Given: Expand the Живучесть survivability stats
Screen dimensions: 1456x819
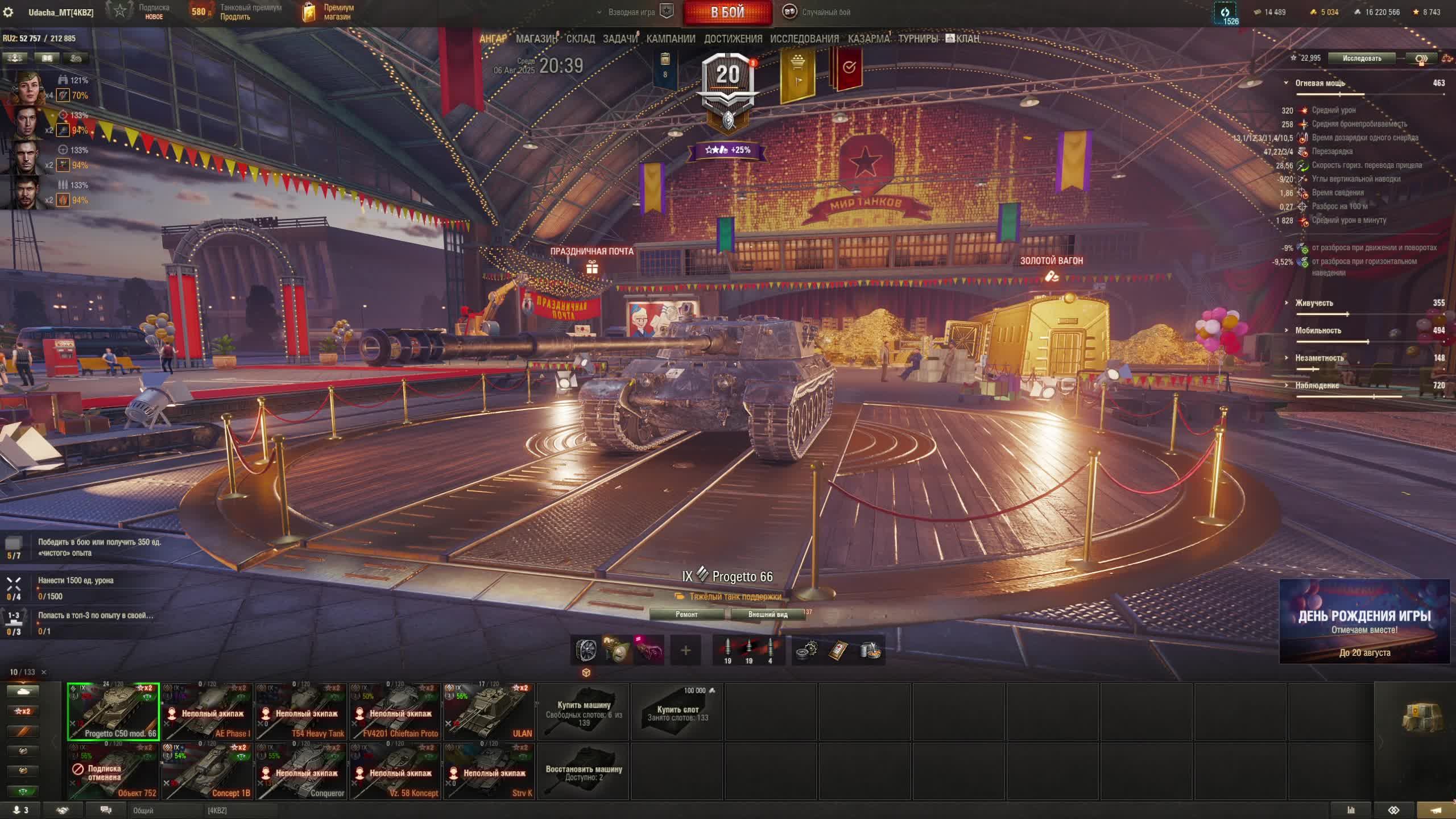Looking at the screenshot, I should (x=1314, y=303).
